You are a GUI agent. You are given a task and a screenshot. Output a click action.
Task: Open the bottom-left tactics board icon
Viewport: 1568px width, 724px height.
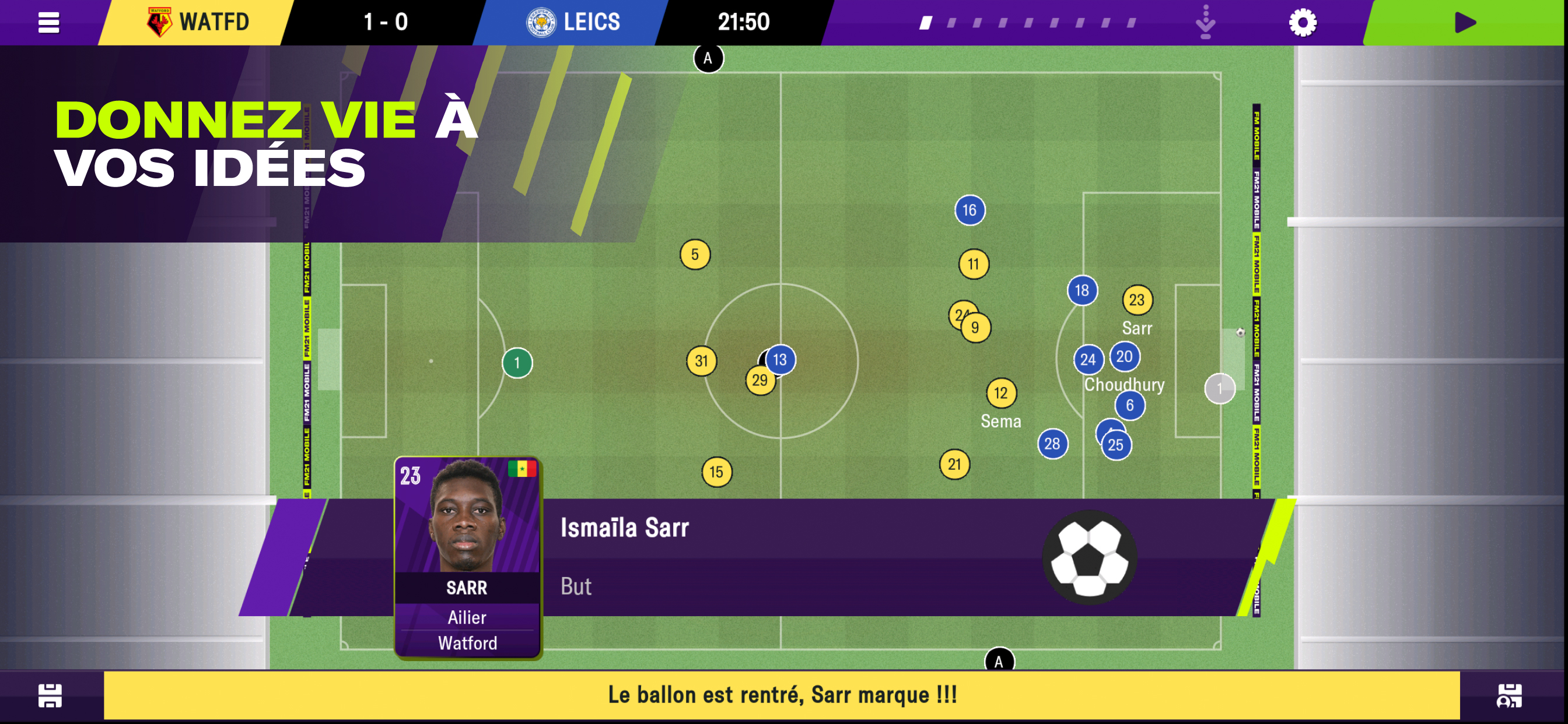coord(50,695)
